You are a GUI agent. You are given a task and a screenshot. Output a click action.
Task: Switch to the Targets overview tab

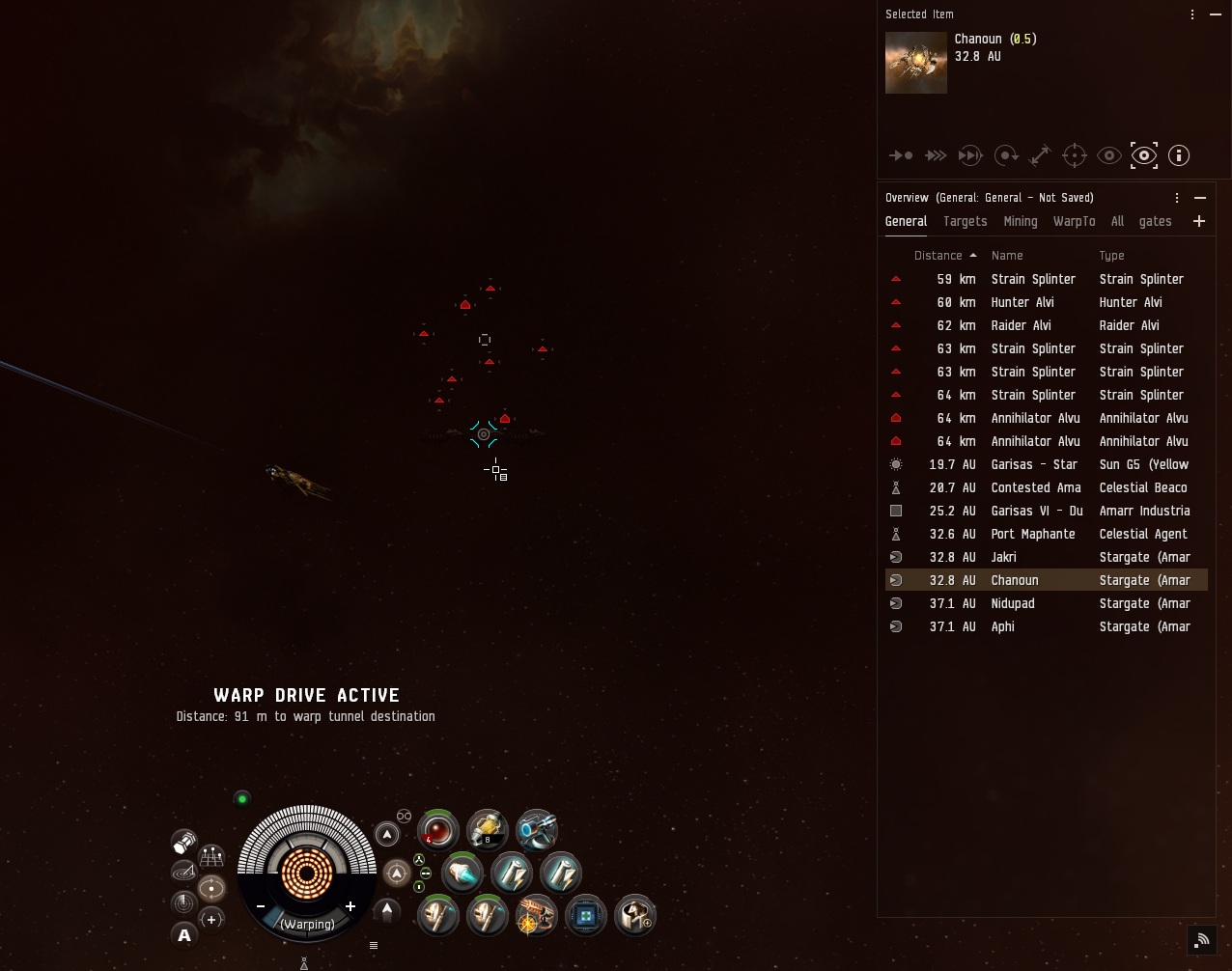[x=965, y=221]
